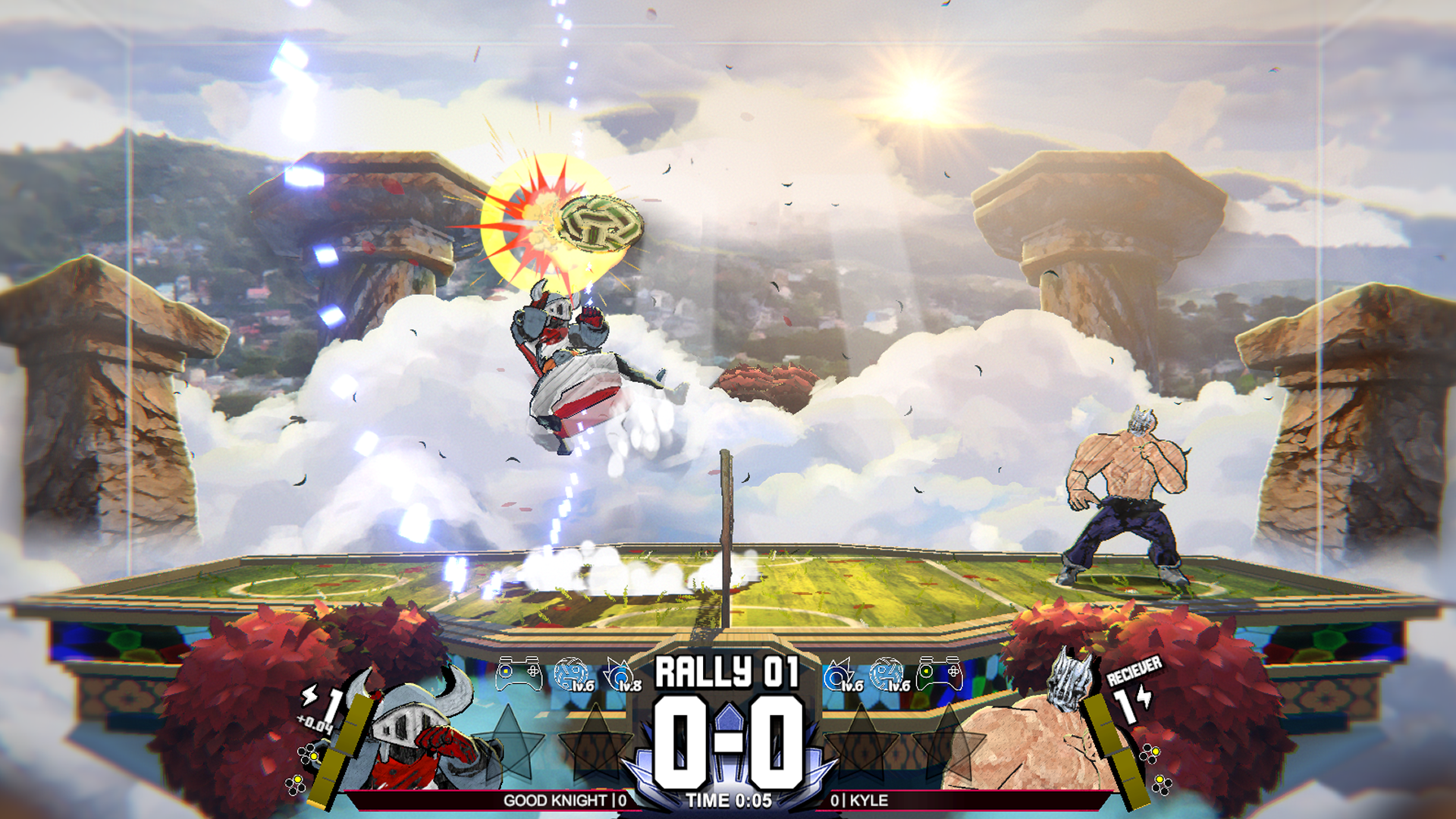
Task: Click the lightning bolt next to Good Knight's charge counter
Action: 309,697
